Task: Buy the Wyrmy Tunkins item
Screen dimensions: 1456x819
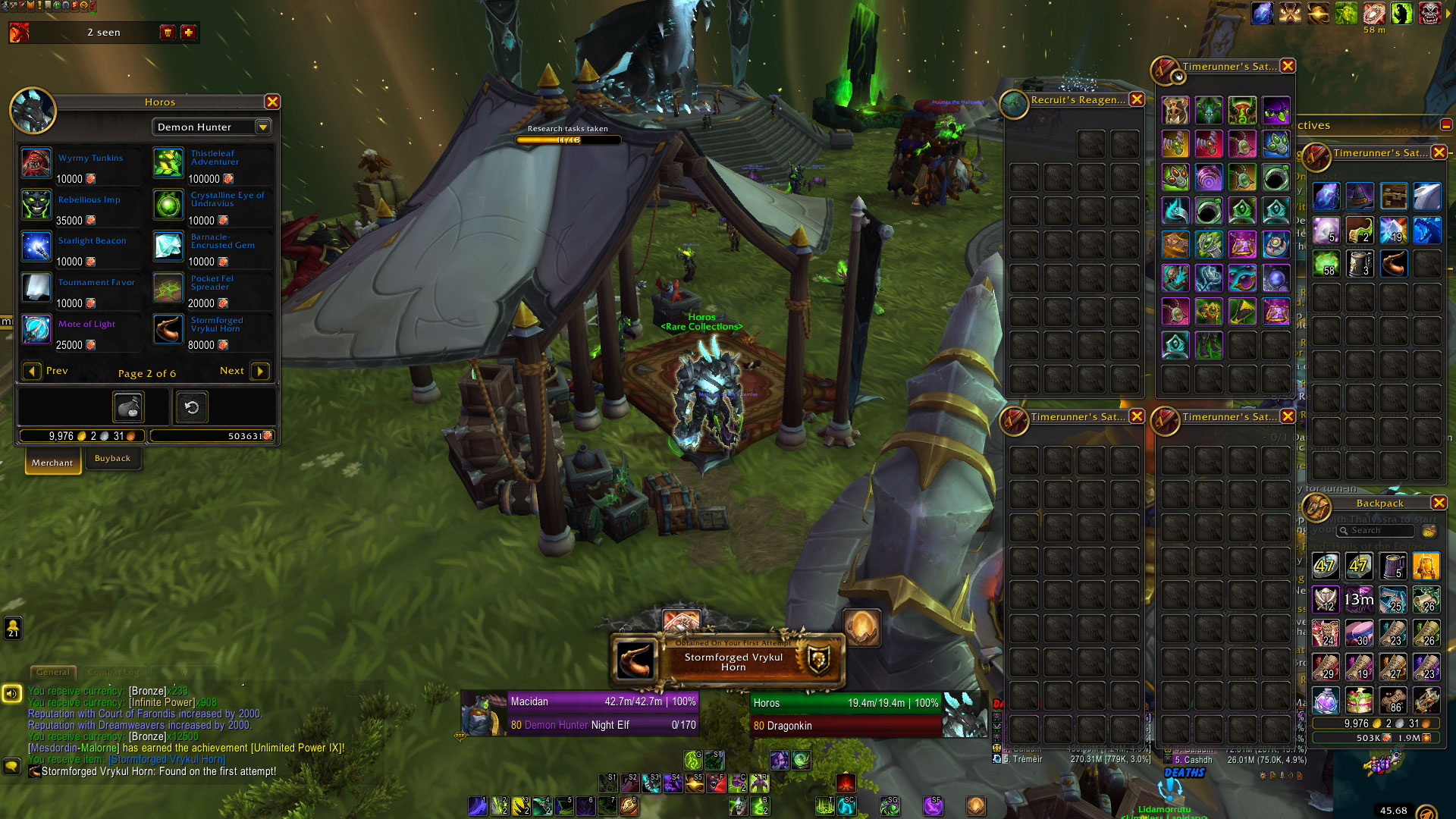Action: (36, 163)
